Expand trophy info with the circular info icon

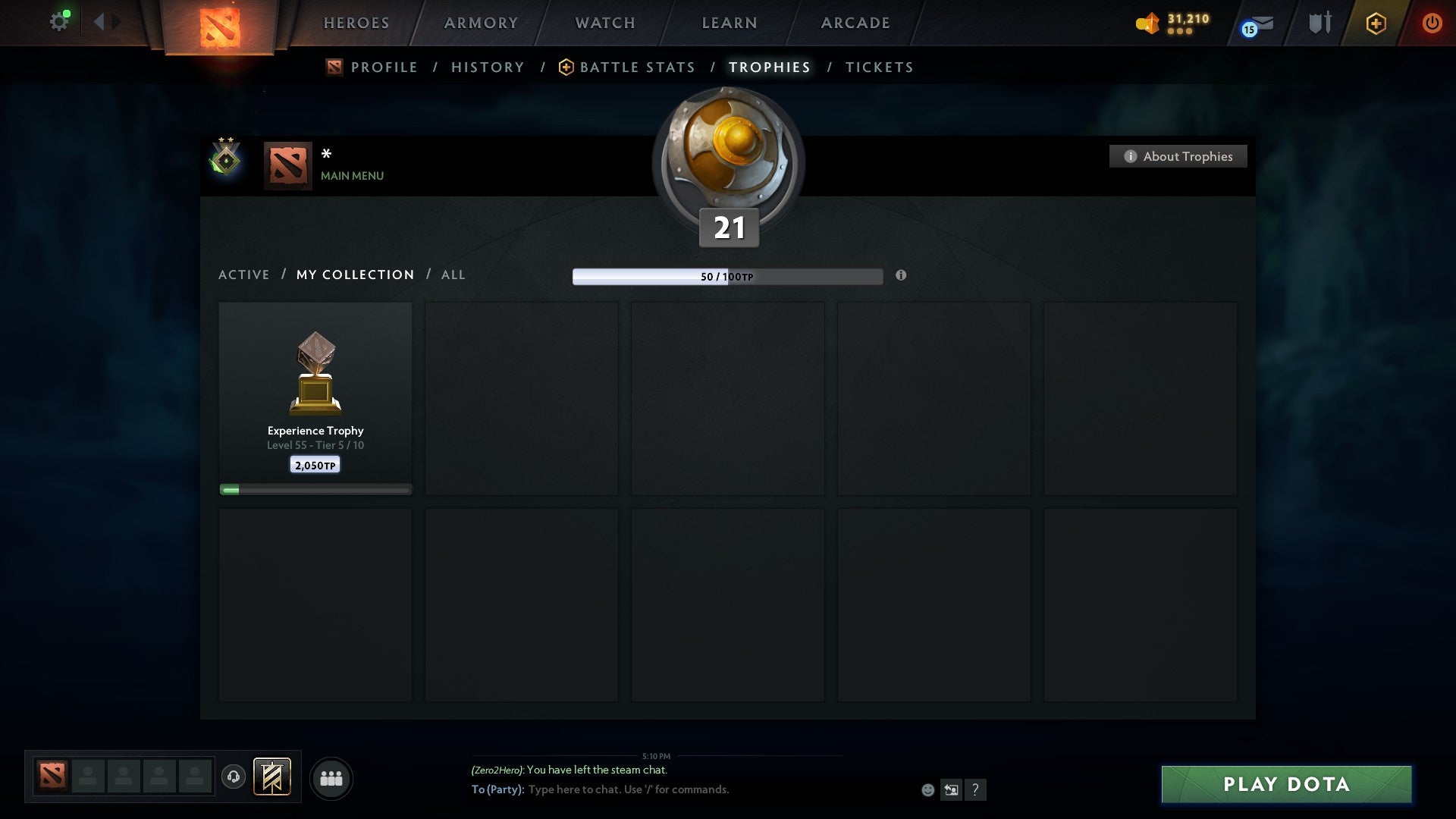[901, 277]
